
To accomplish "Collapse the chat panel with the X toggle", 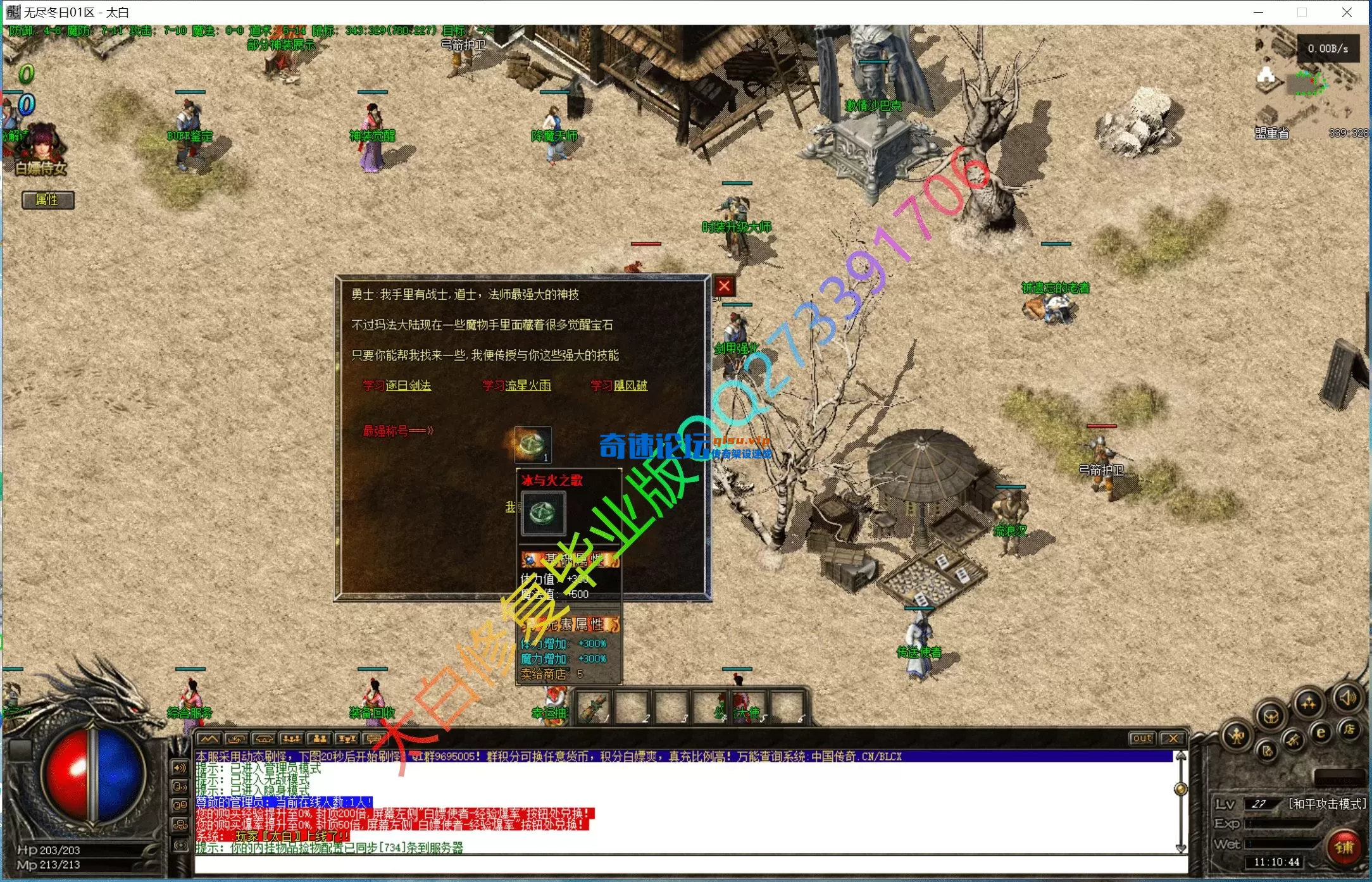I will pos(1174,738).
